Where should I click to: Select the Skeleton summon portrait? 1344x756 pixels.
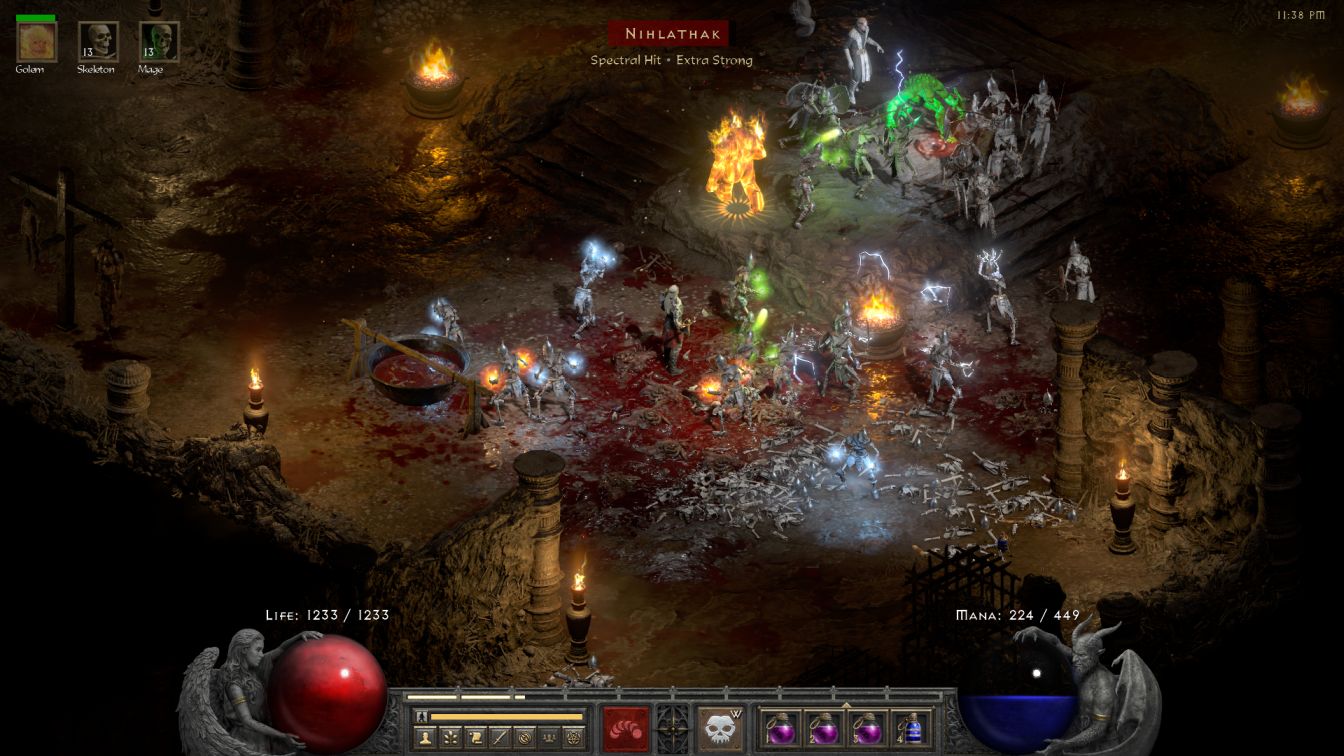click(98, 41)
